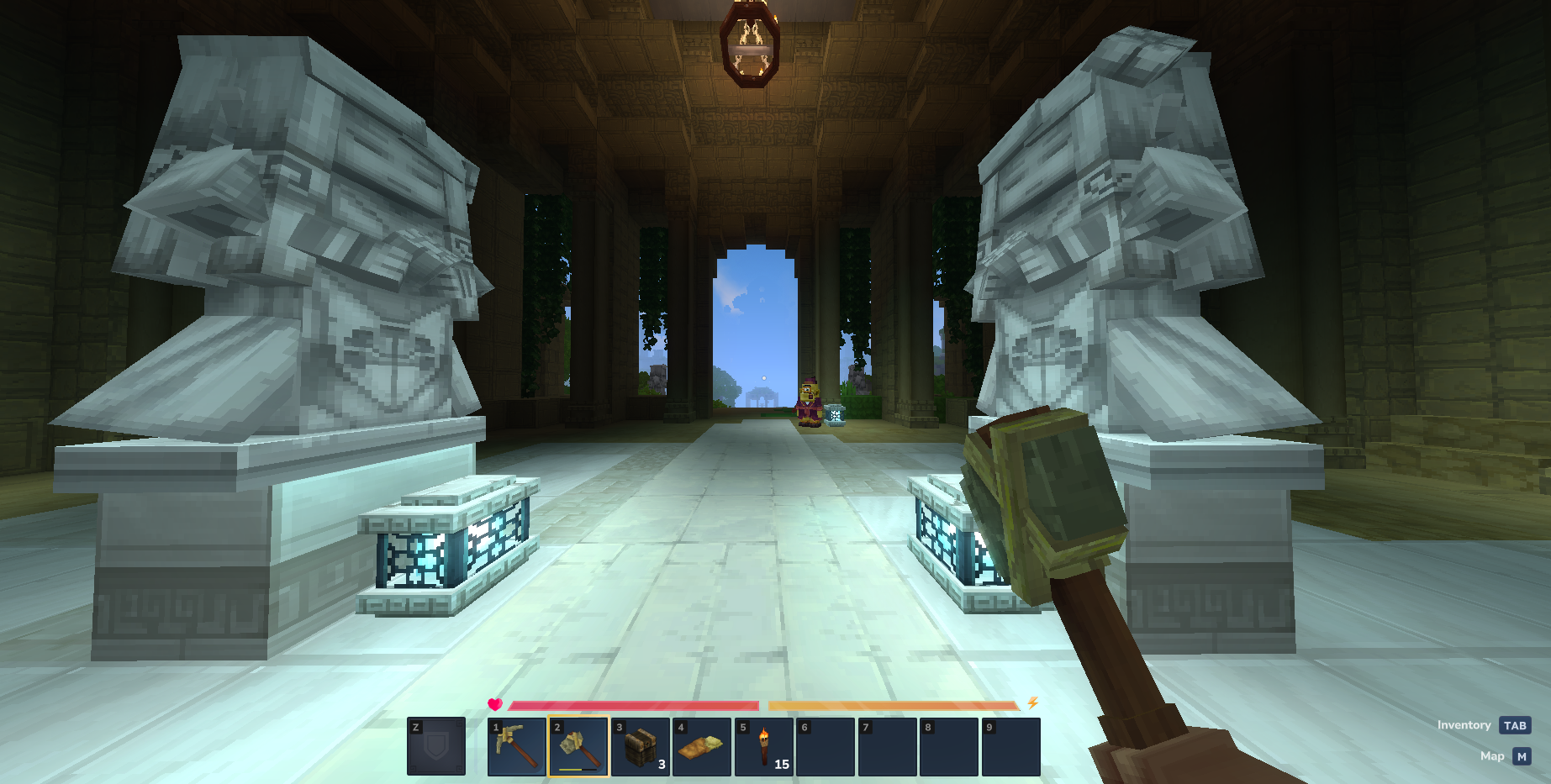Select empty hotbar slot 9

(1010, 746)
